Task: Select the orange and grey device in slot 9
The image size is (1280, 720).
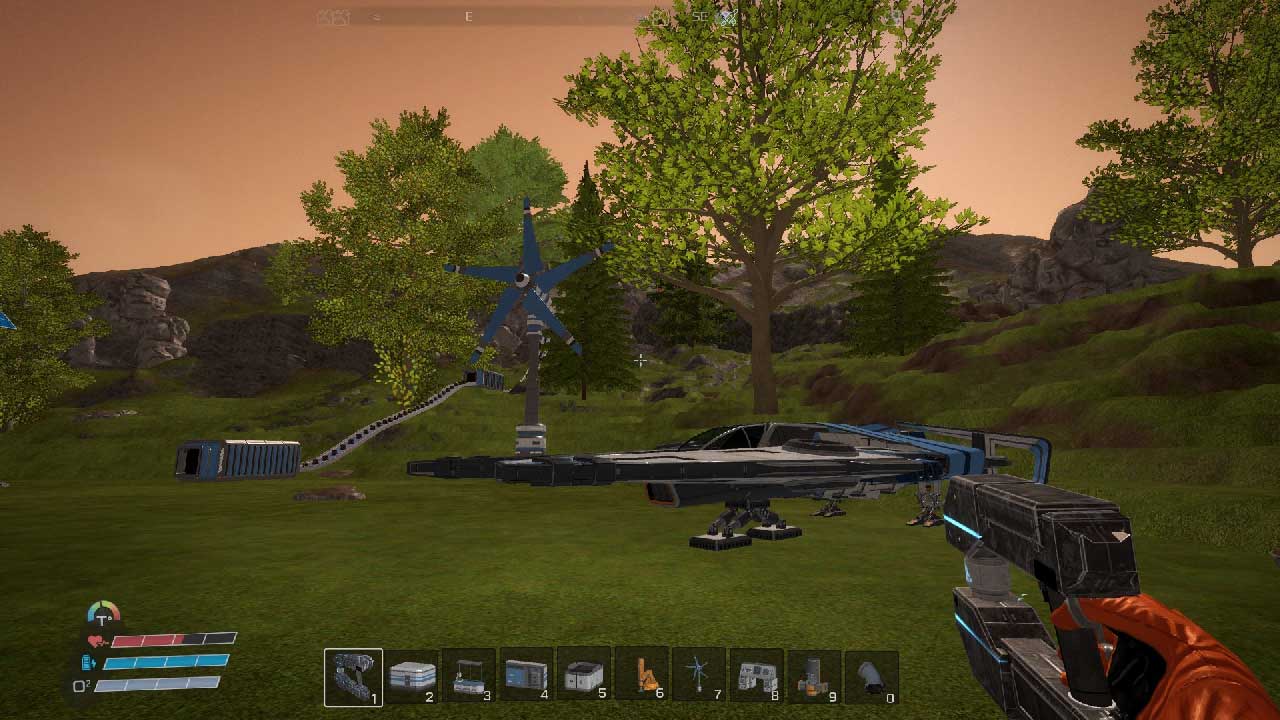Action: tap(814, 677)
